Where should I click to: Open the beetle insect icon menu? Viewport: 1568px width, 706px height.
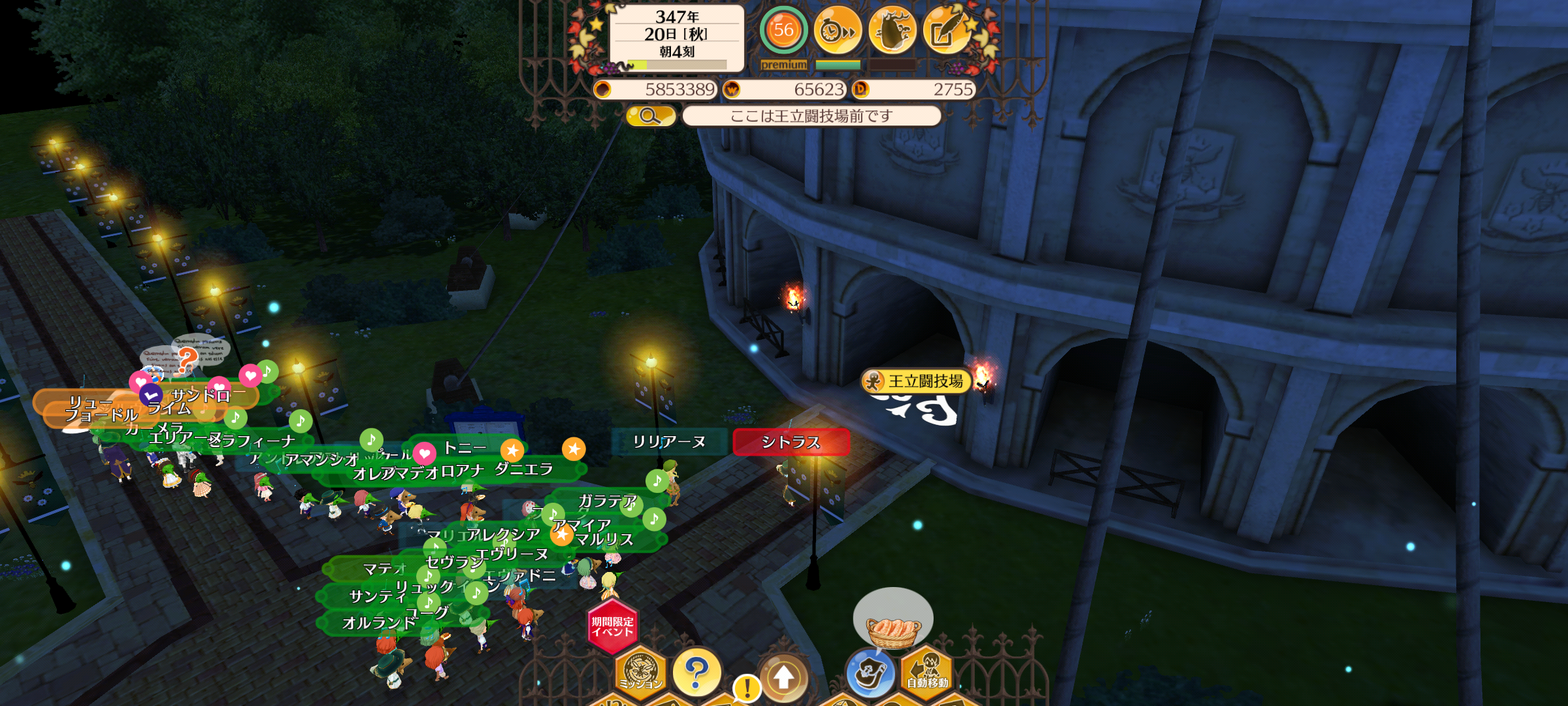point(892,30)
